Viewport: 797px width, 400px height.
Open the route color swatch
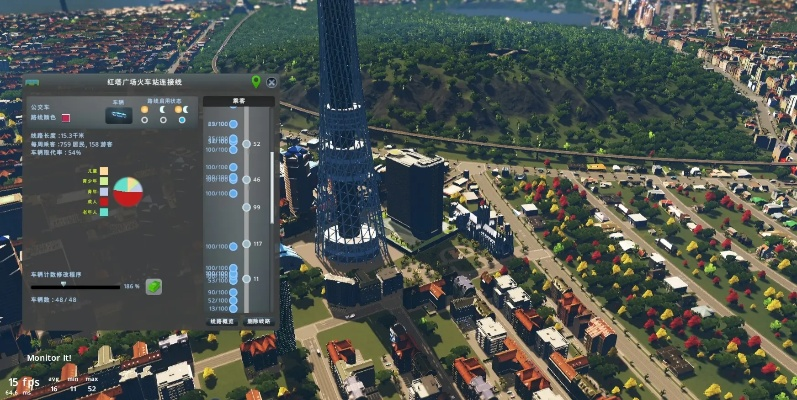[x=65, y=117]
